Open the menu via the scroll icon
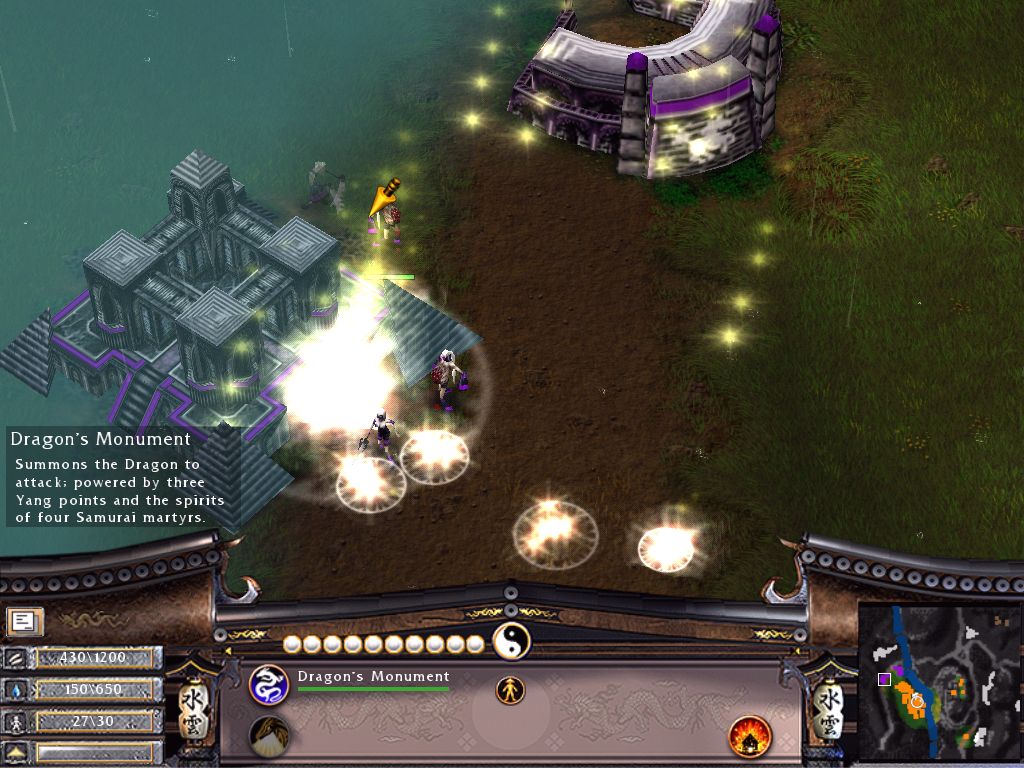Image resolution: width=1024 pixels, height=768 pixels. [22, 622]
